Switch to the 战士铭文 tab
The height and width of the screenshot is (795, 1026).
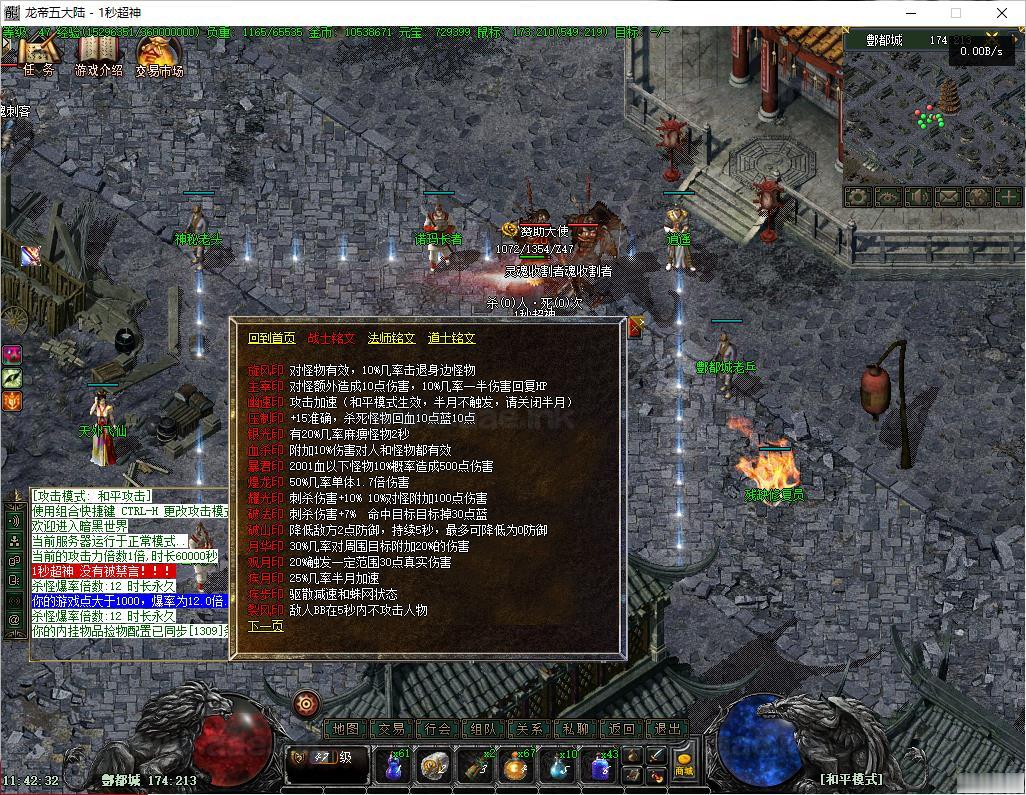click(331, 338)
